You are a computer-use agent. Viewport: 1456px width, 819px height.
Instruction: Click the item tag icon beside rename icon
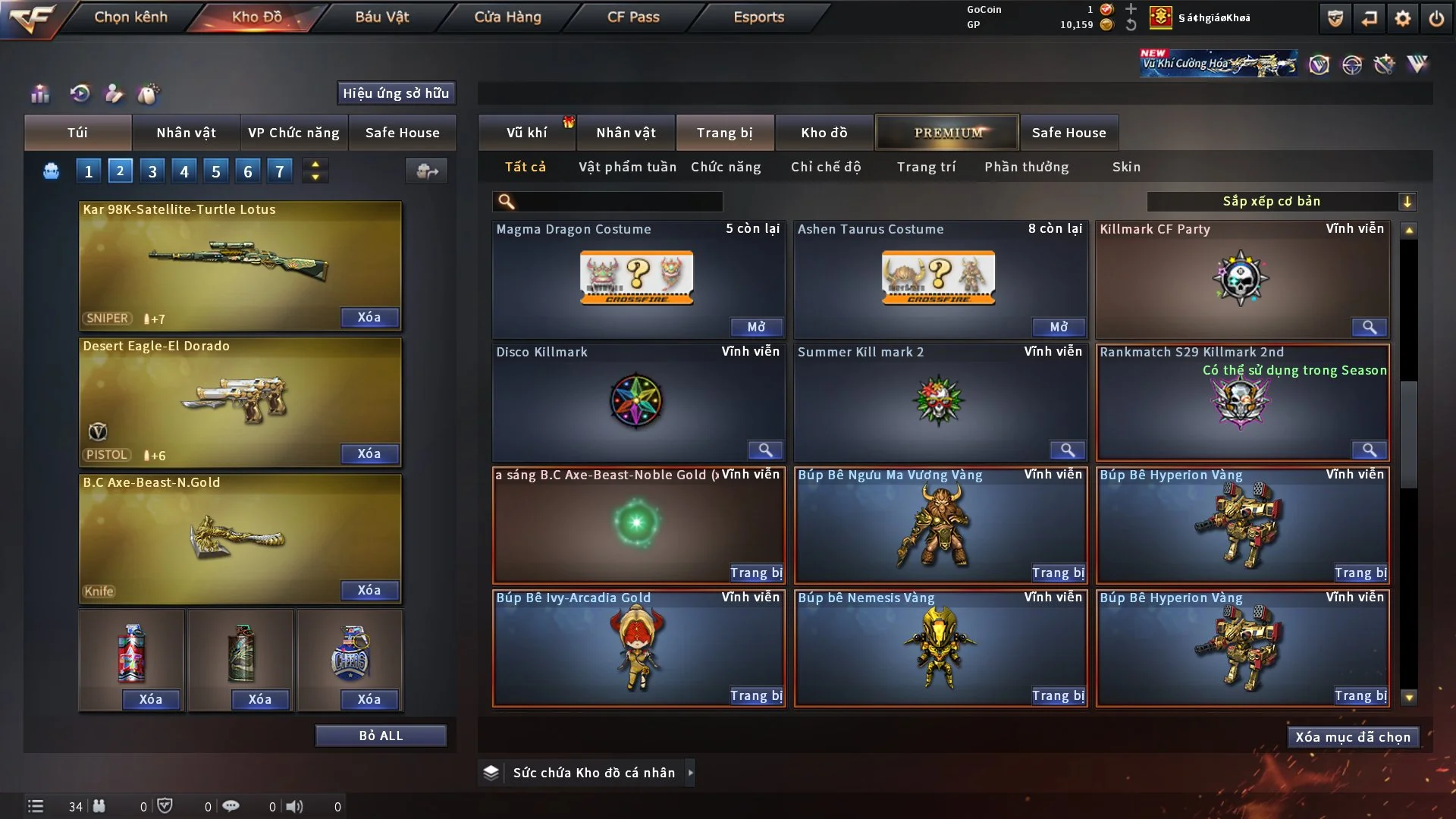click(x=149, y=93)
